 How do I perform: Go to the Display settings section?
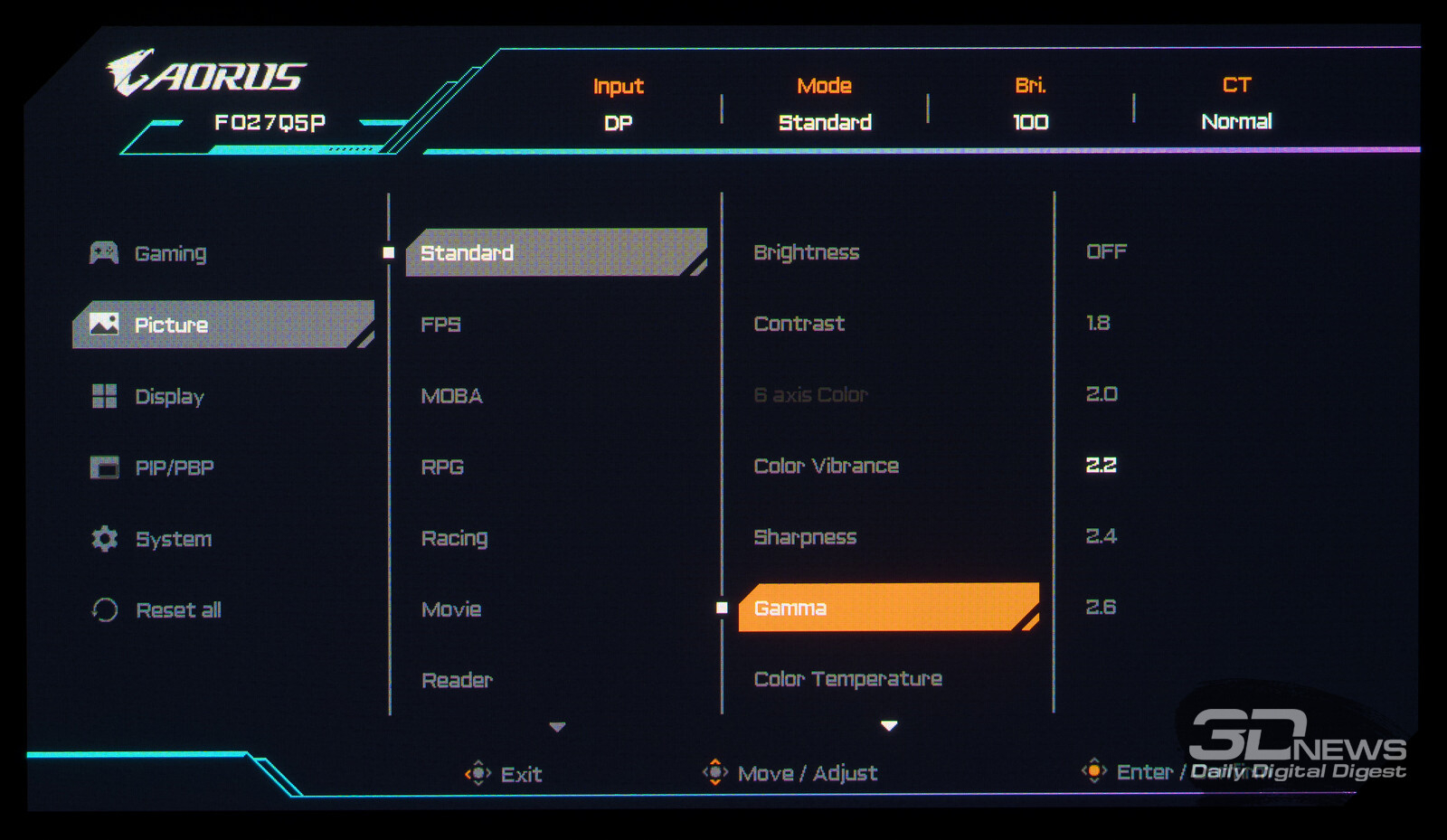point(169,396)
